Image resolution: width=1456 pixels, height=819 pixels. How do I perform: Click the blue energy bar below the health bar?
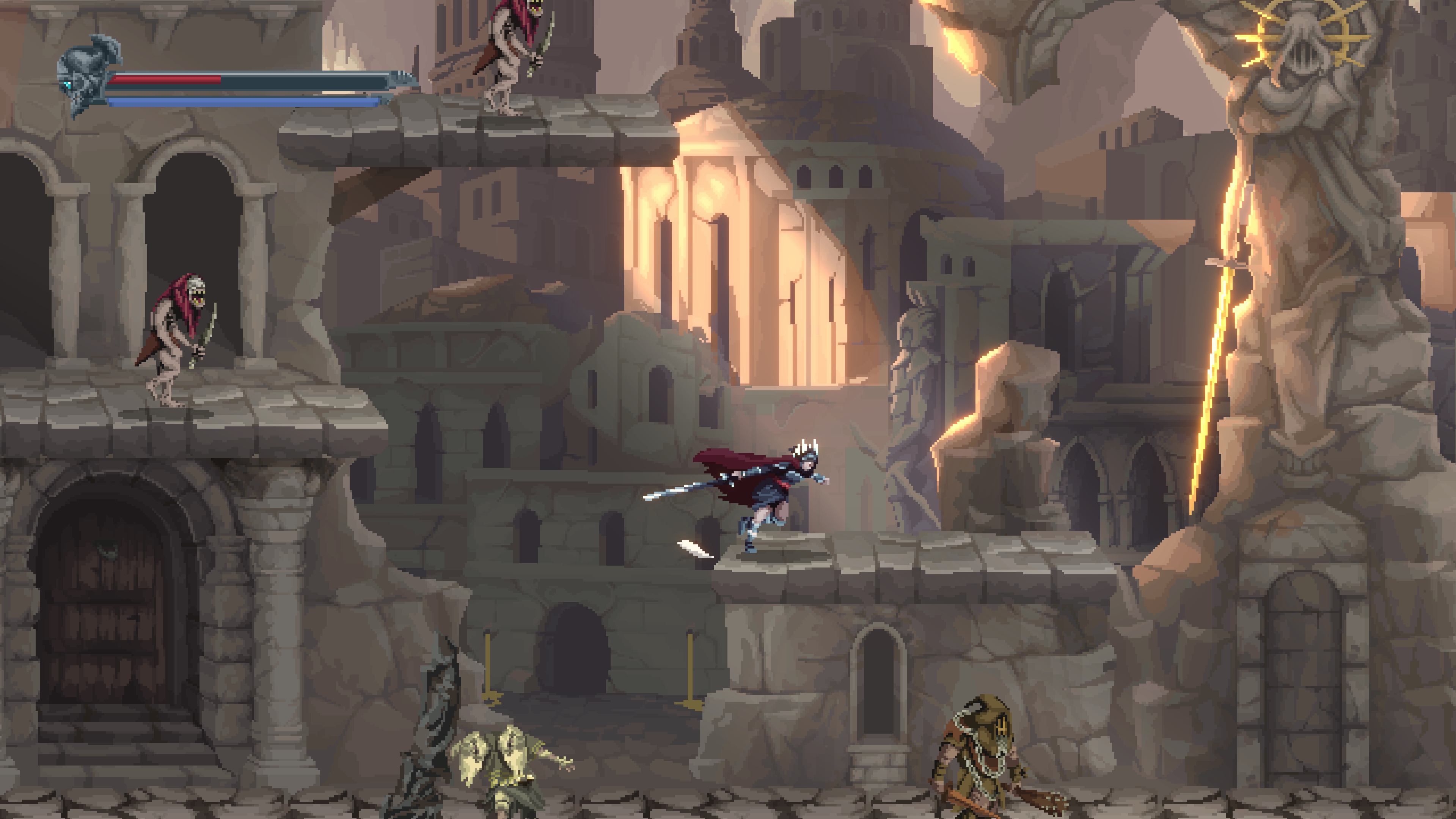click(243, 104)
